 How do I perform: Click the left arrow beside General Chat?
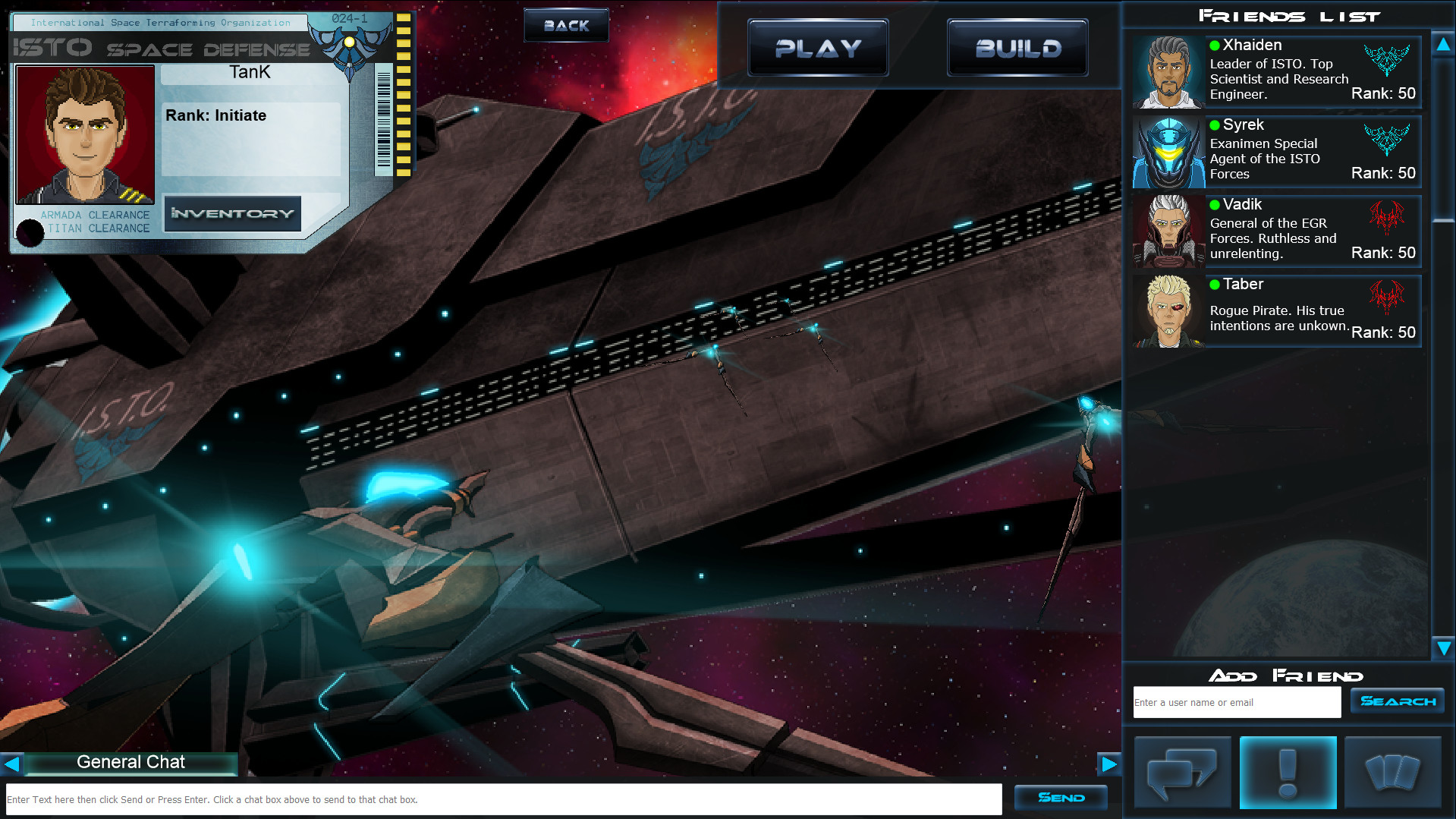(x=11, y=764)
